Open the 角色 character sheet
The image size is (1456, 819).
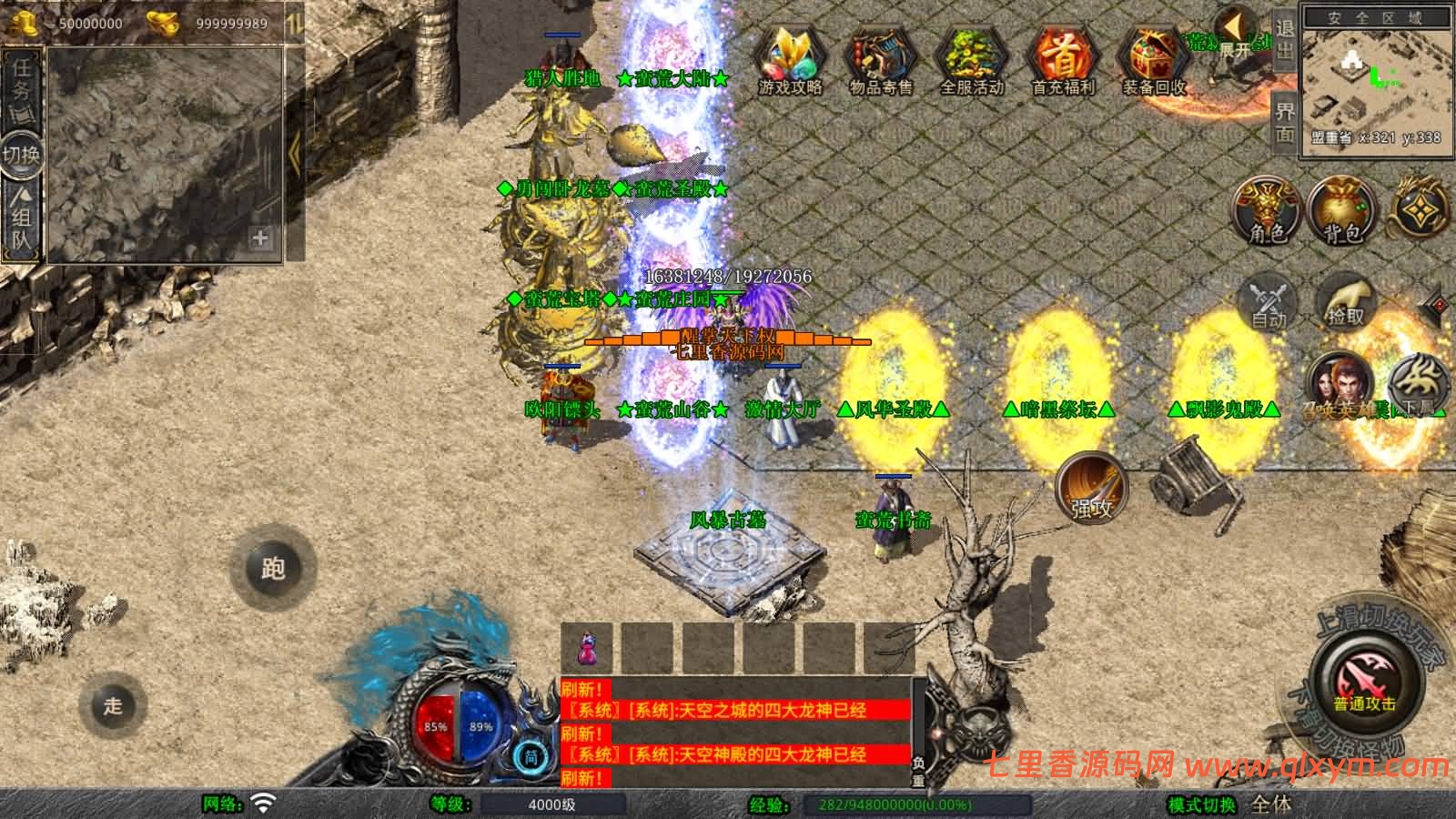click(x=1267, y=211)
